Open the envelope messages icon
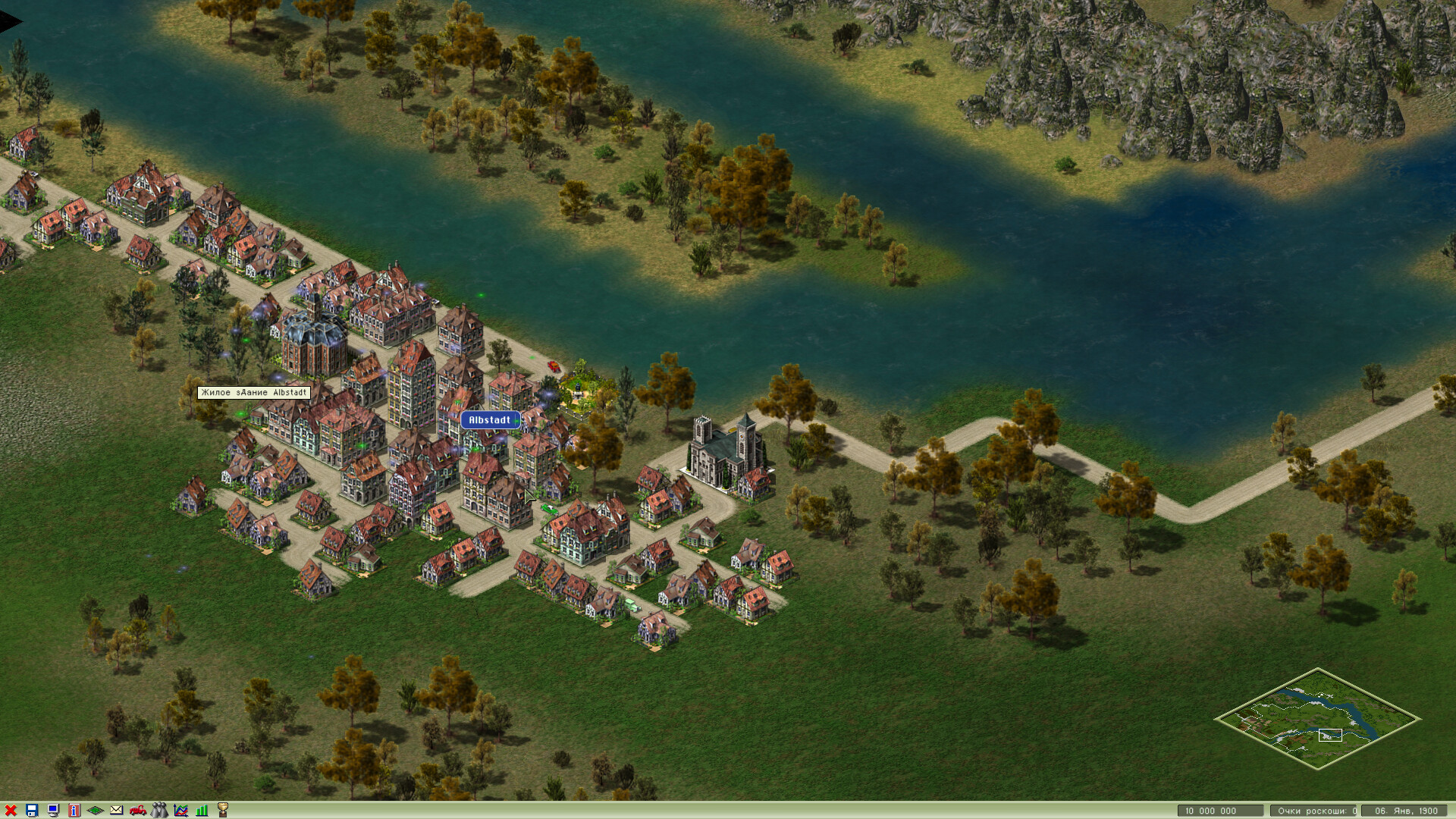 tap(117, 811)
